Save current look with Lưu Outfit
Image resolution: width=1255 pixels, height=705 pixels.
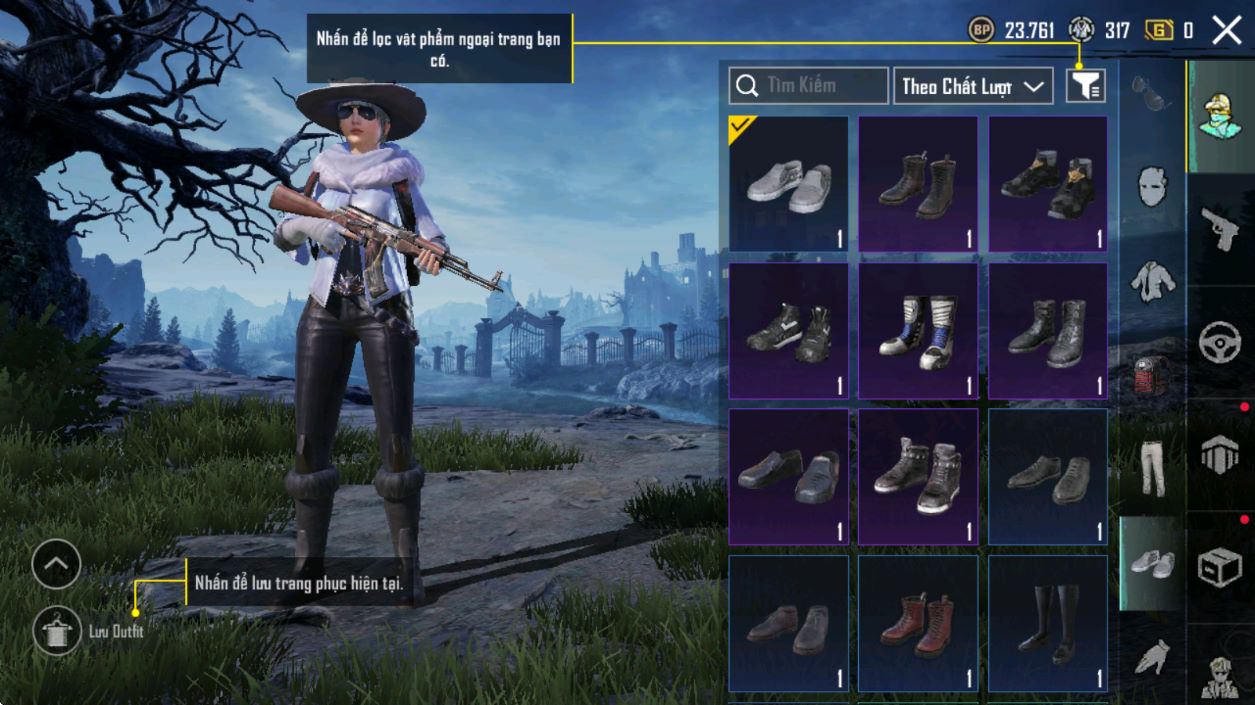tap(57, 632)
